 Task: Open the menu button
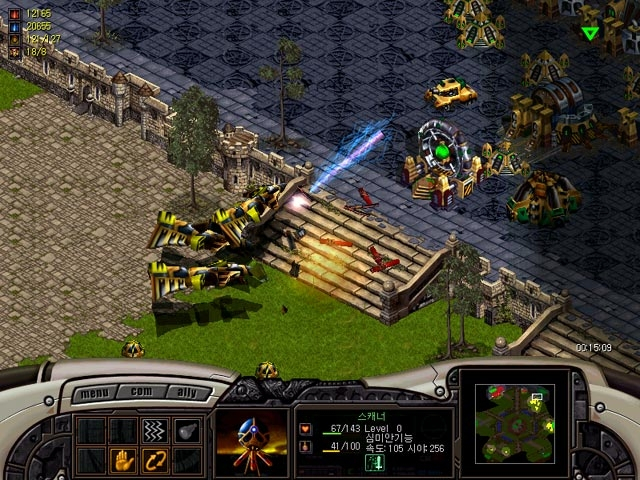[x=95, y=393]
